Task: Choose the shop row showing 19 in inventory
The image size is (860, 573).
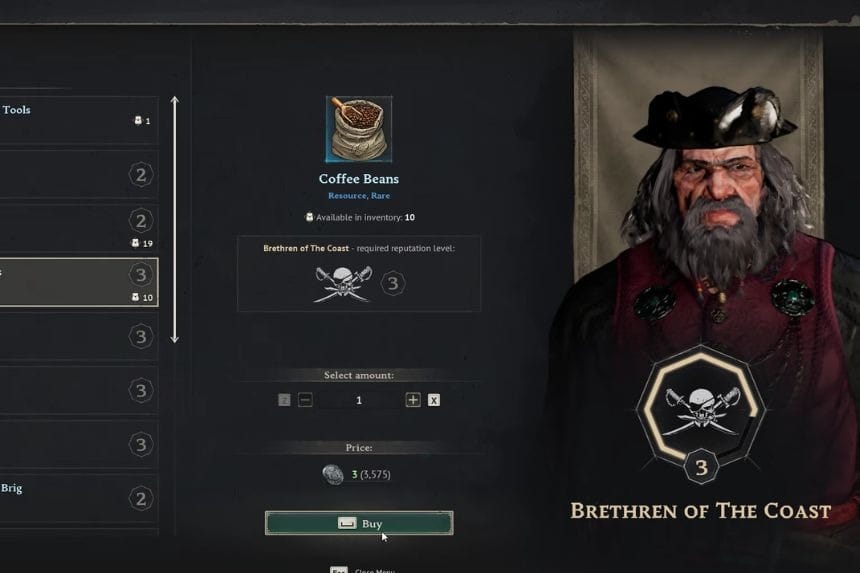Action: point(78,228)
